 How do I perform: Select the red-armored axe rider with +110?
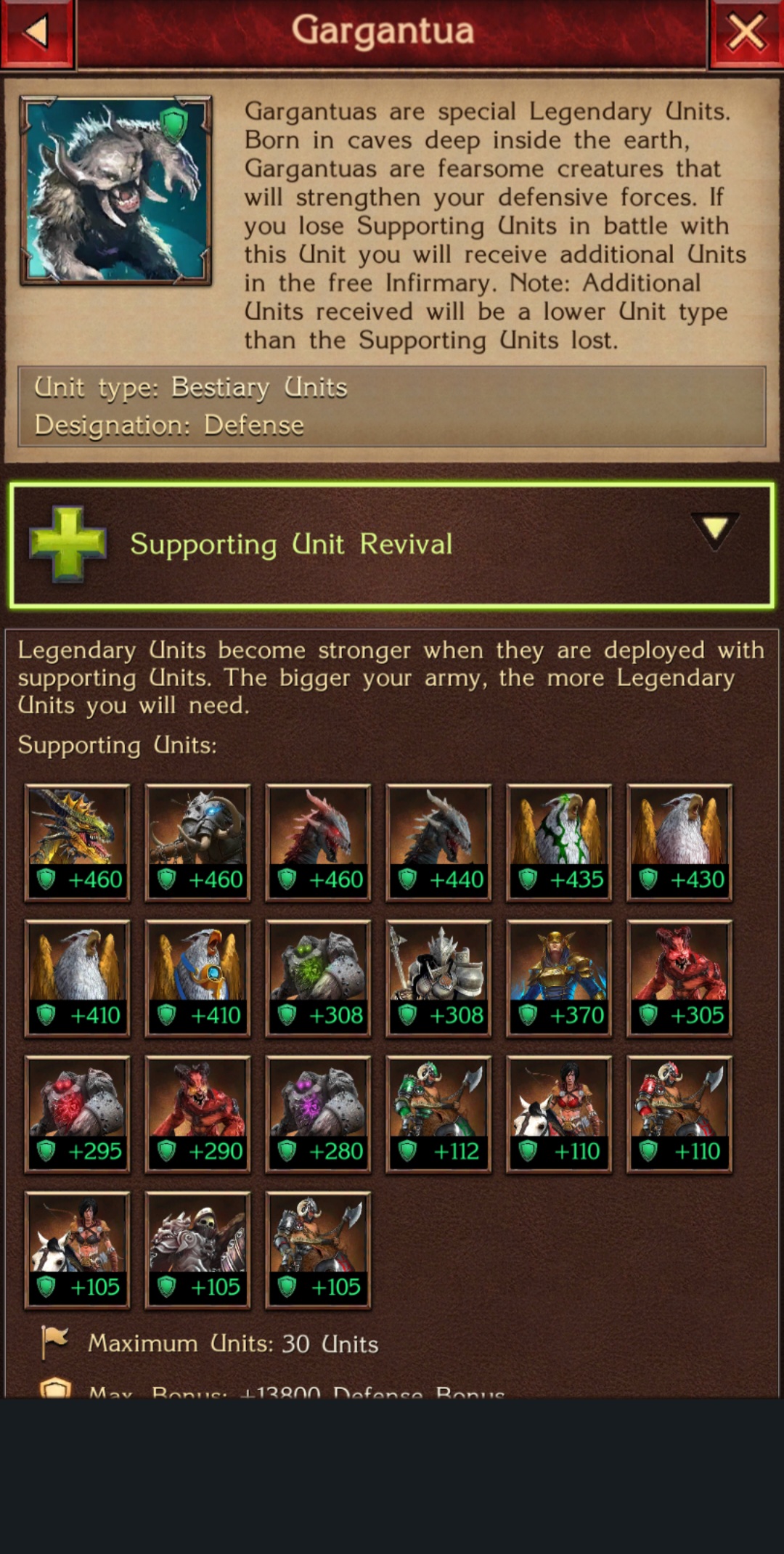(679, 1113)
